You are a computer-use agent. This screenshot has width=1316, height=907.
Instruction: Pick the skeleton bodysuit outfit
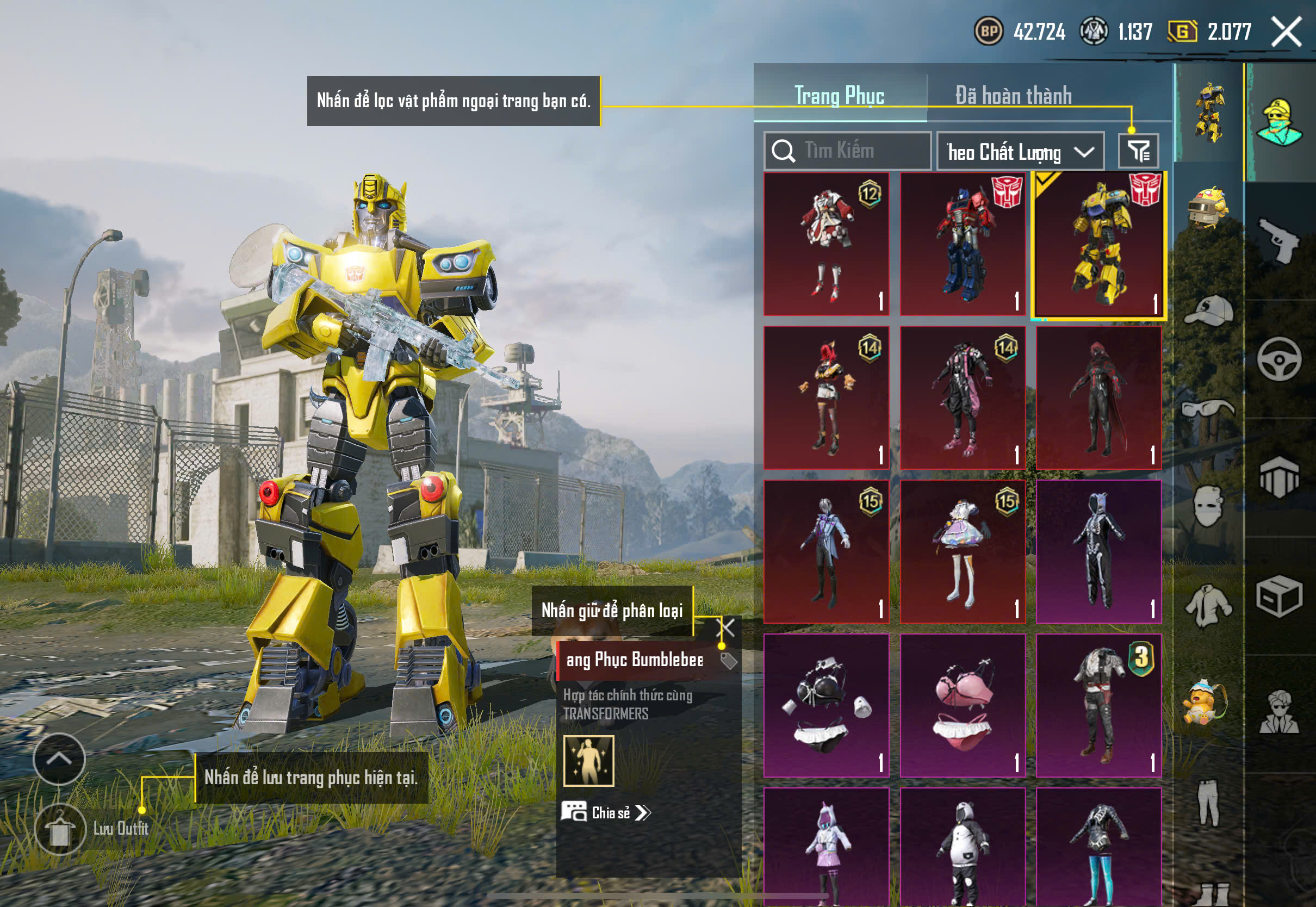click(x=1098, y=551)
